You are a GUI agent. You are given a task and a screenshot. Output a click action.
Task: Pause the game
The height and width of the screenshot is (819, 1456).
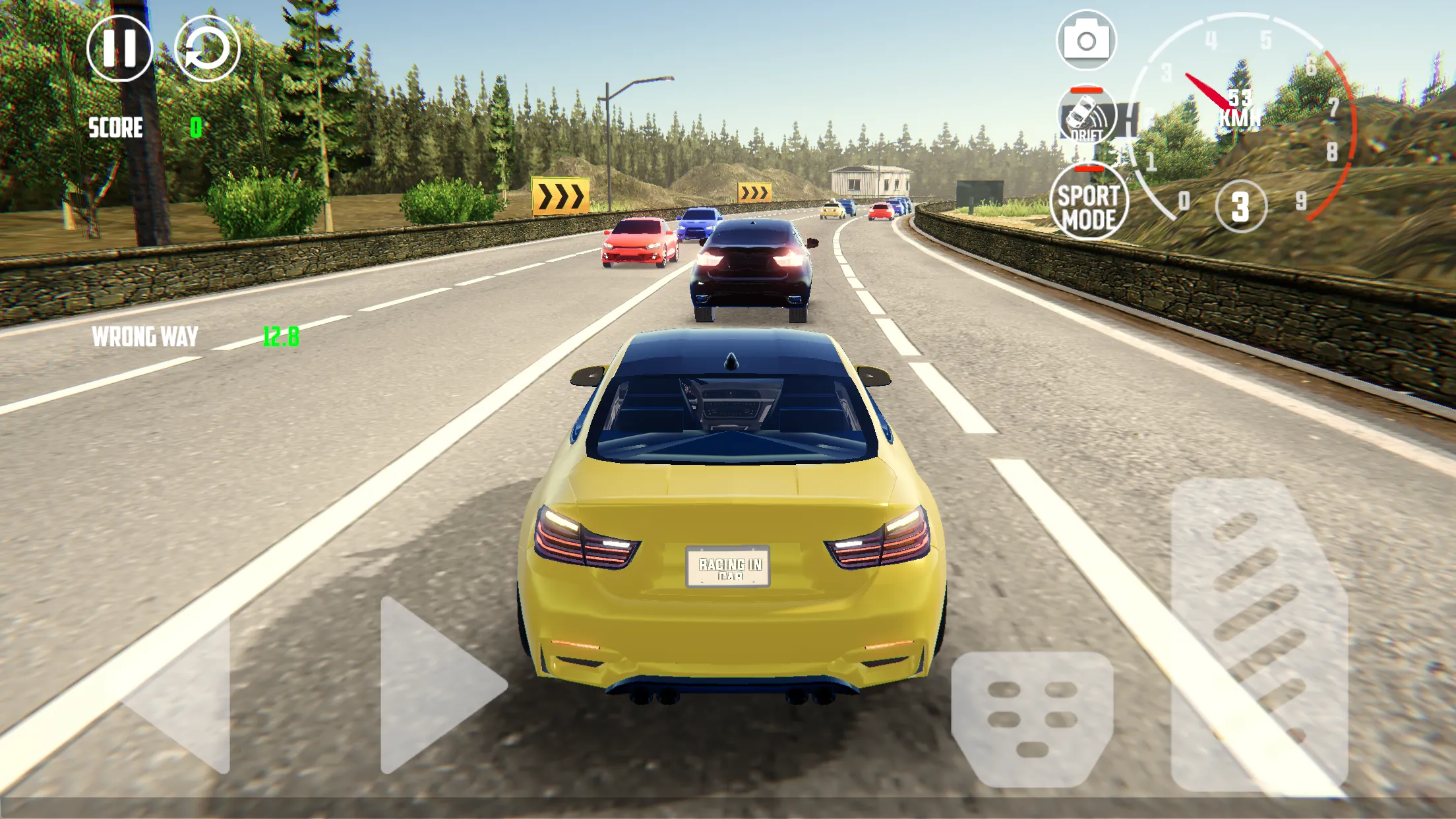click(121, 51)
